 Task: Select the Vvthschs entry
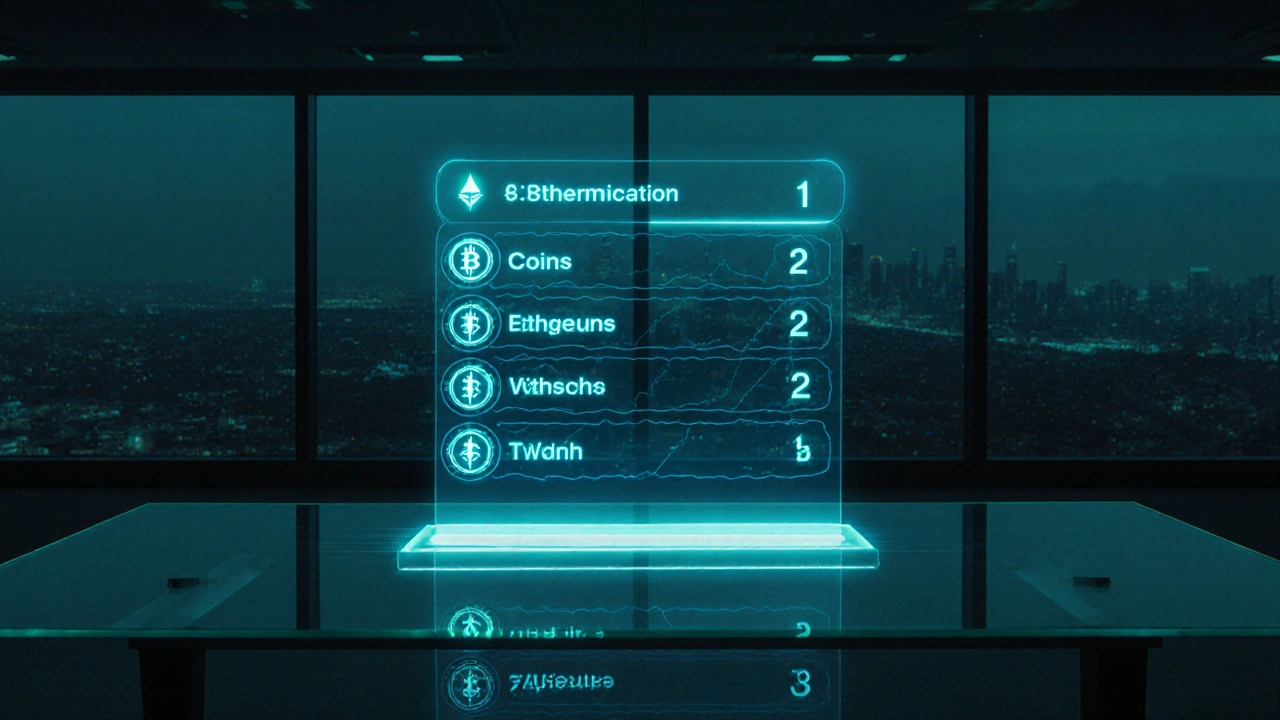[x=636, y=386]
